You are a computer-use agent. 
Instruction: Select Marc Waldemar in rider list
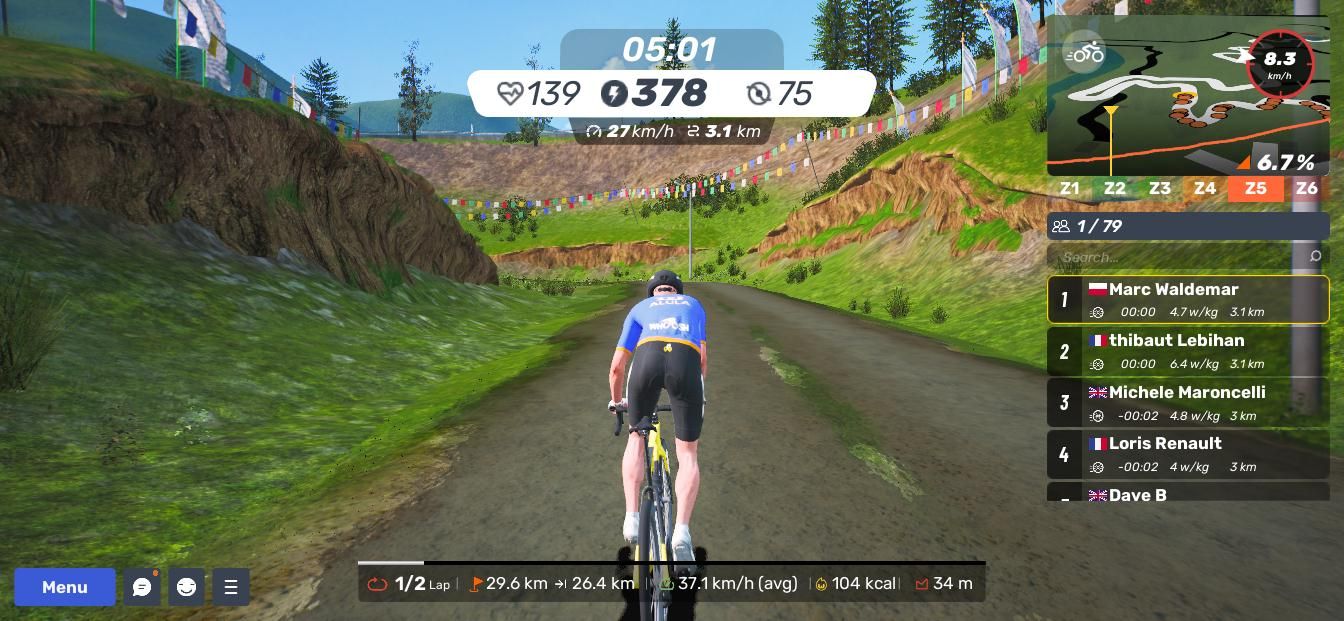point(1188,300)
